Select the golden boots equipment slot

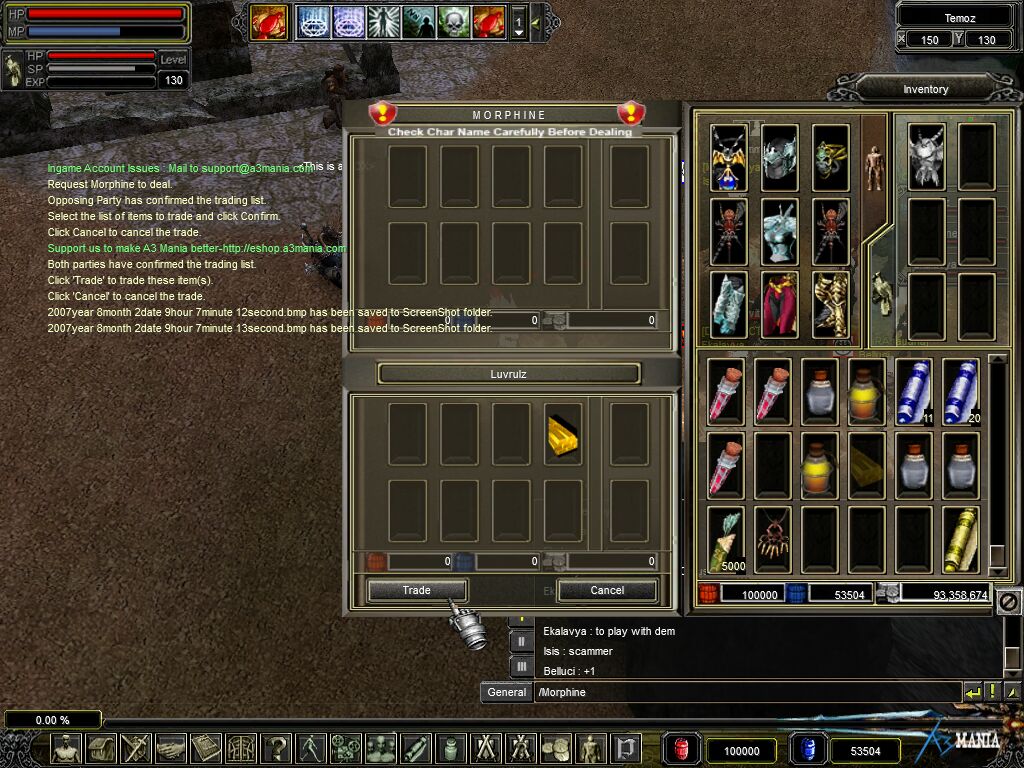(x=831, y=304)
